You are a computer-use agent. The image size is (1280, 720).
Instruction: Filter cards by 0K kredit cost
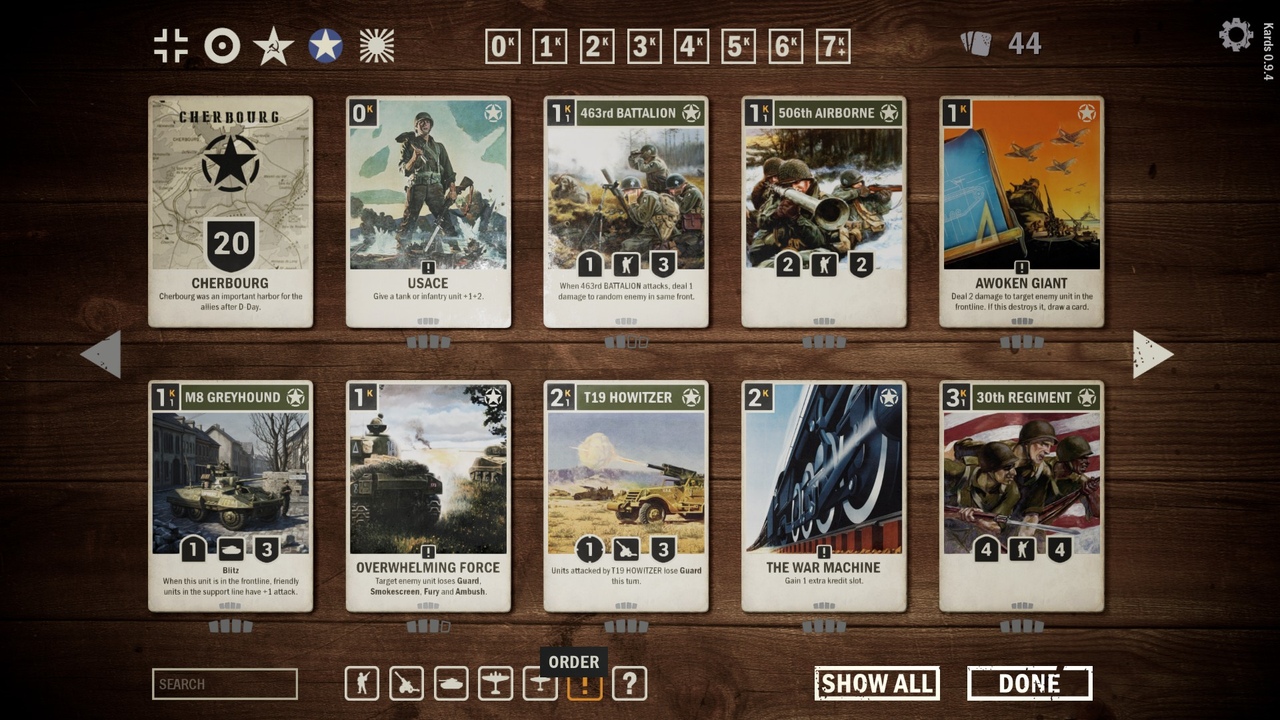tap(502, 46)
